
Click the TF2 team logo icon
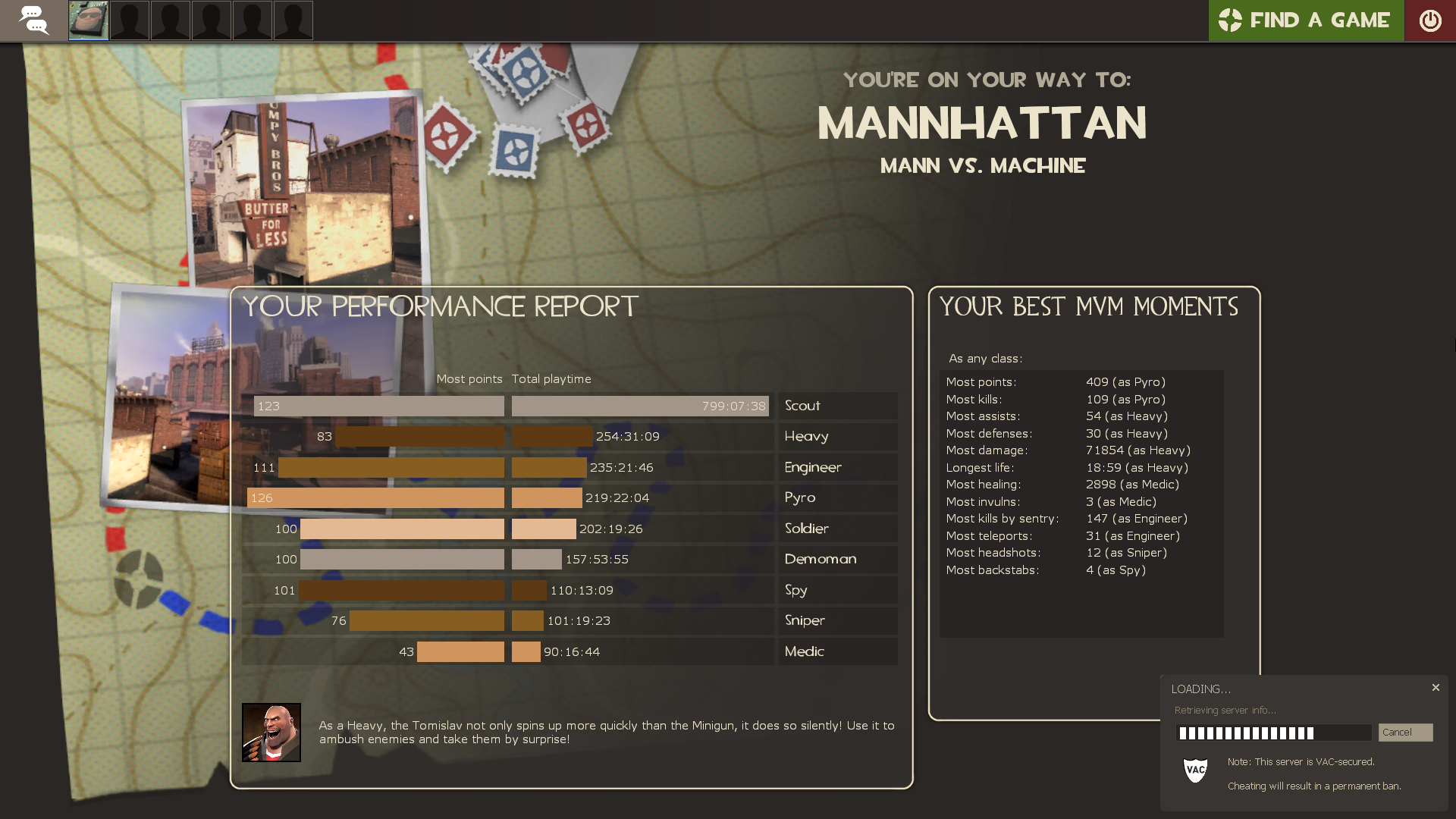point(1230,20)
